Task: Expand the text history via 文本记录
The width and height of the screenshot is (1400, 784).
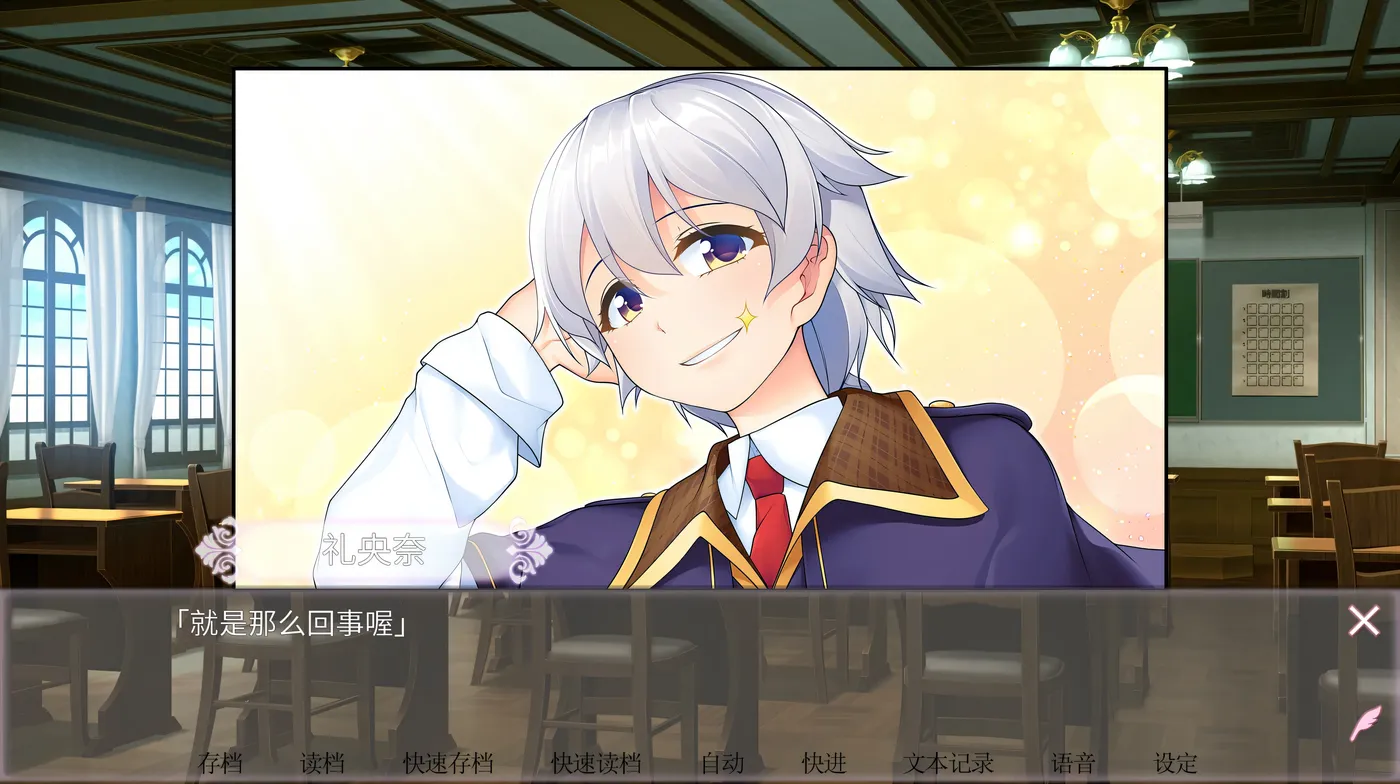Action: [x=950, y=762]
